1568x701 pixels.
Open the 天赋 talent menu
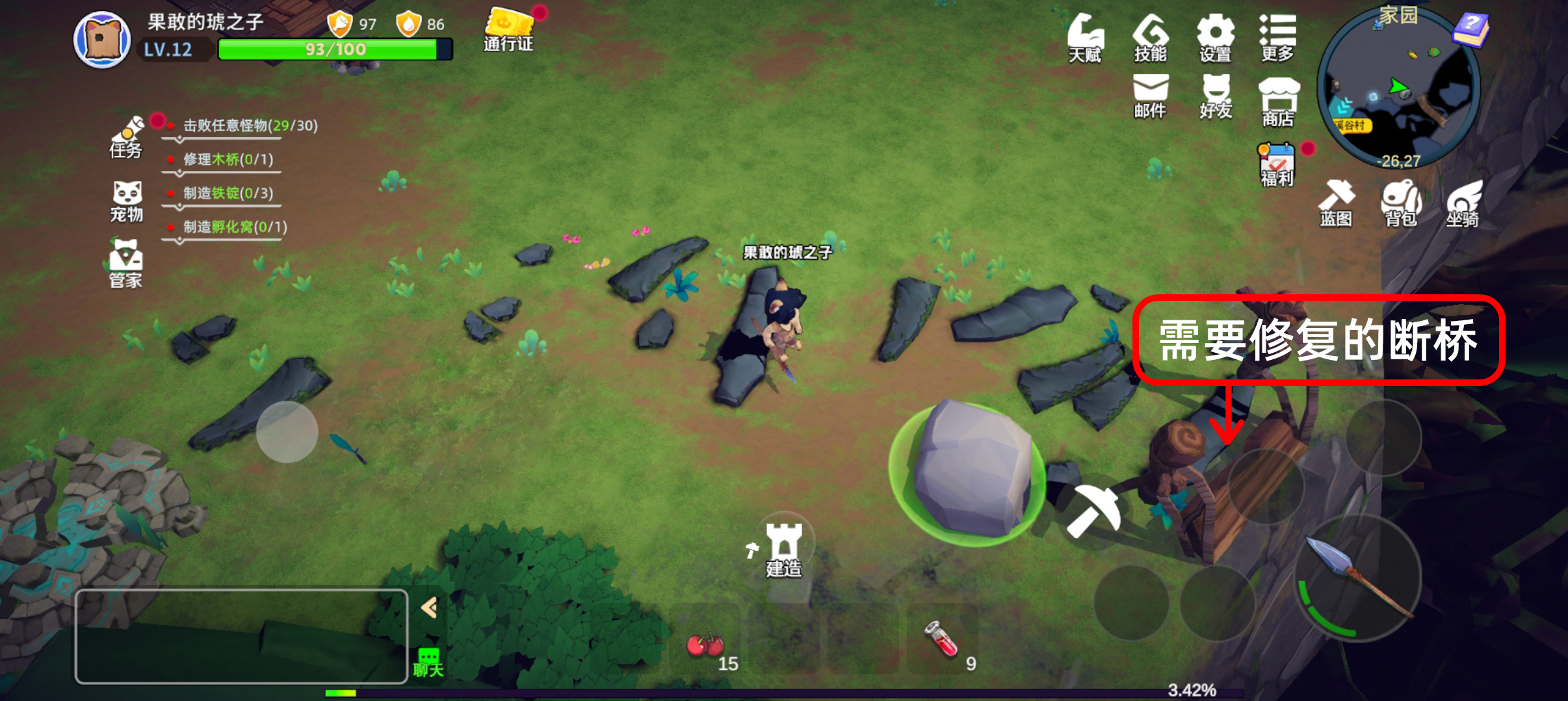[1085, 38]
